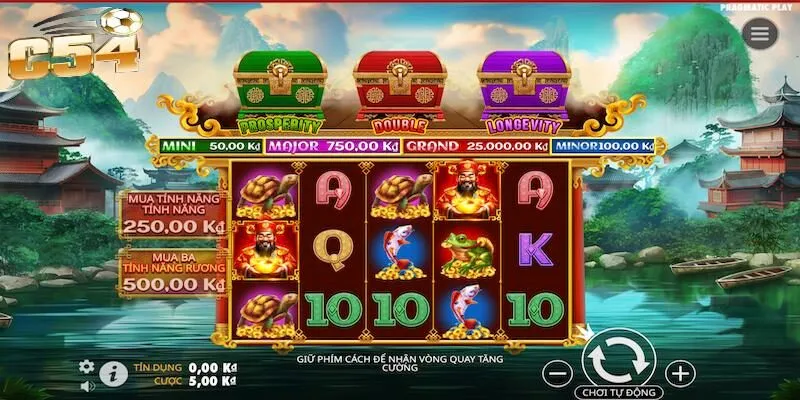Spin the reels with the circular arrows button
The height and width of the screenshot is (400, 800).
[x=617, y=354]
